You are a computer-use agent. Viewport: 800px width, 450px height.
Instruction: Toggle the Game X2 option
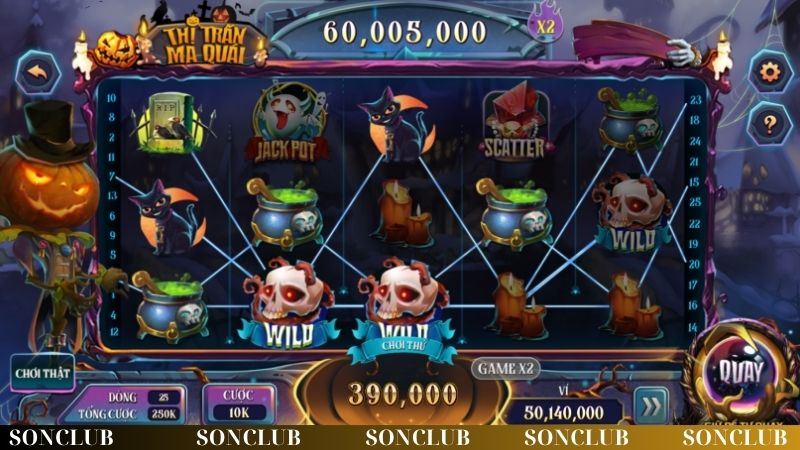[x=506, y=367]
